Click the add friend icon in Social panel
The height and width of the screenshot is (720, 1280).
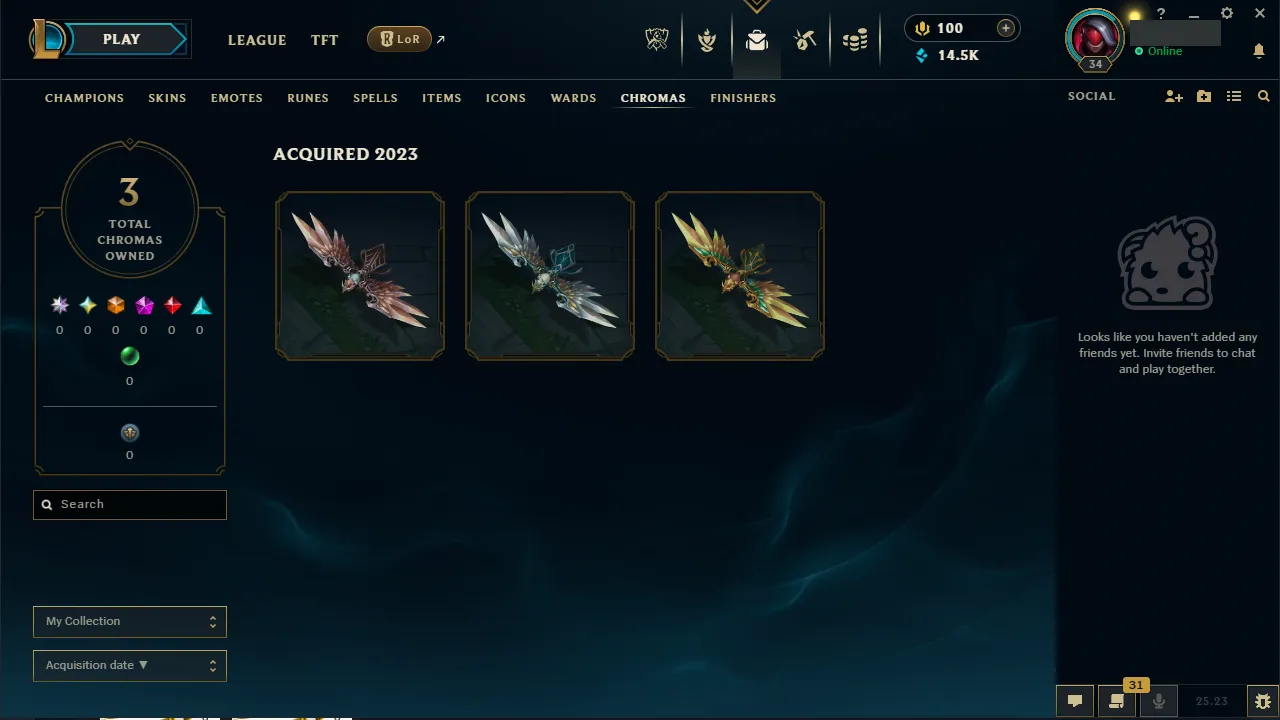[1174, 96]
